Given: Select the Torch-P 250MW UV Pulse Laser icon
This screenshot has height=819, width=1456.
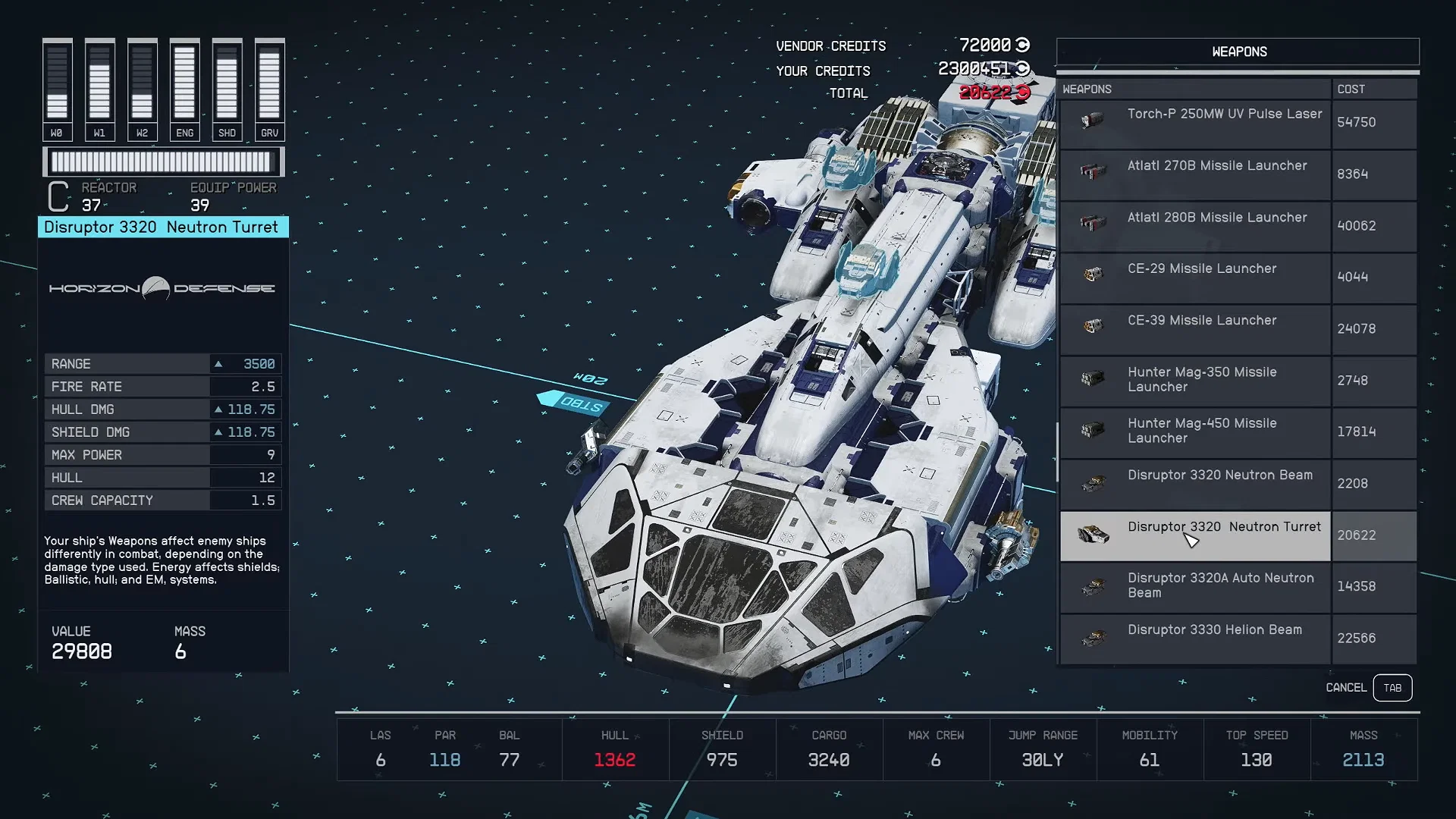Looking at the screenshot, I should point(1092,121).
